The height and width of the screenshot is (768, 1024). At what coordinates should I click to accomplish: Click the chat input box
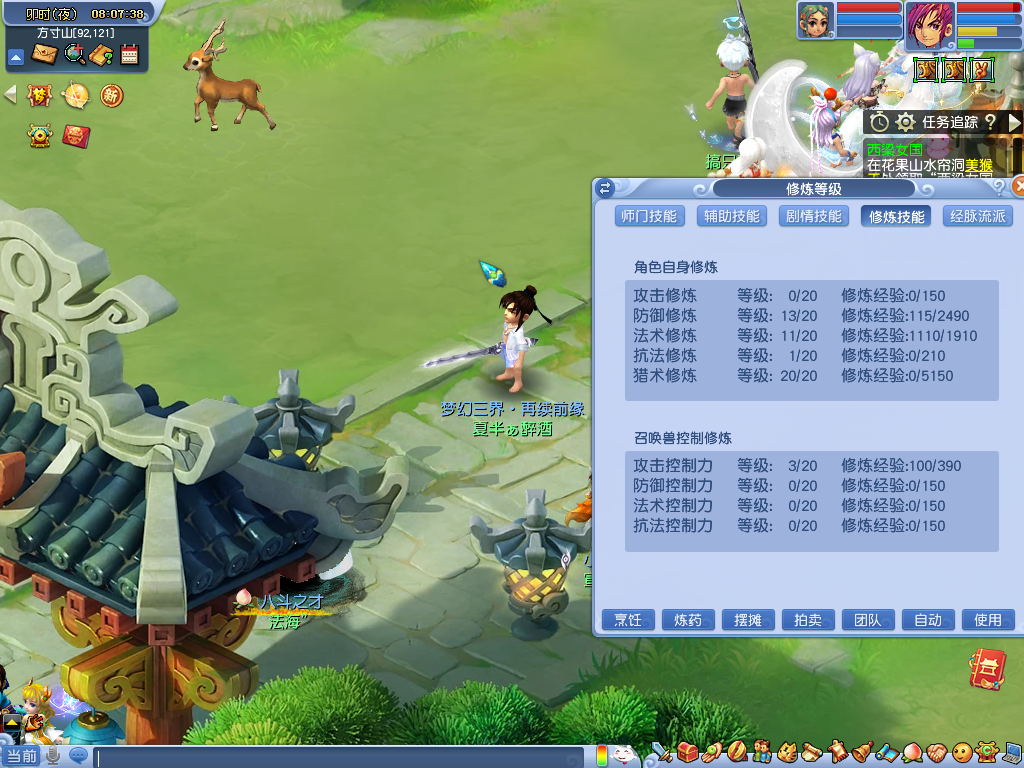(340, 757)
